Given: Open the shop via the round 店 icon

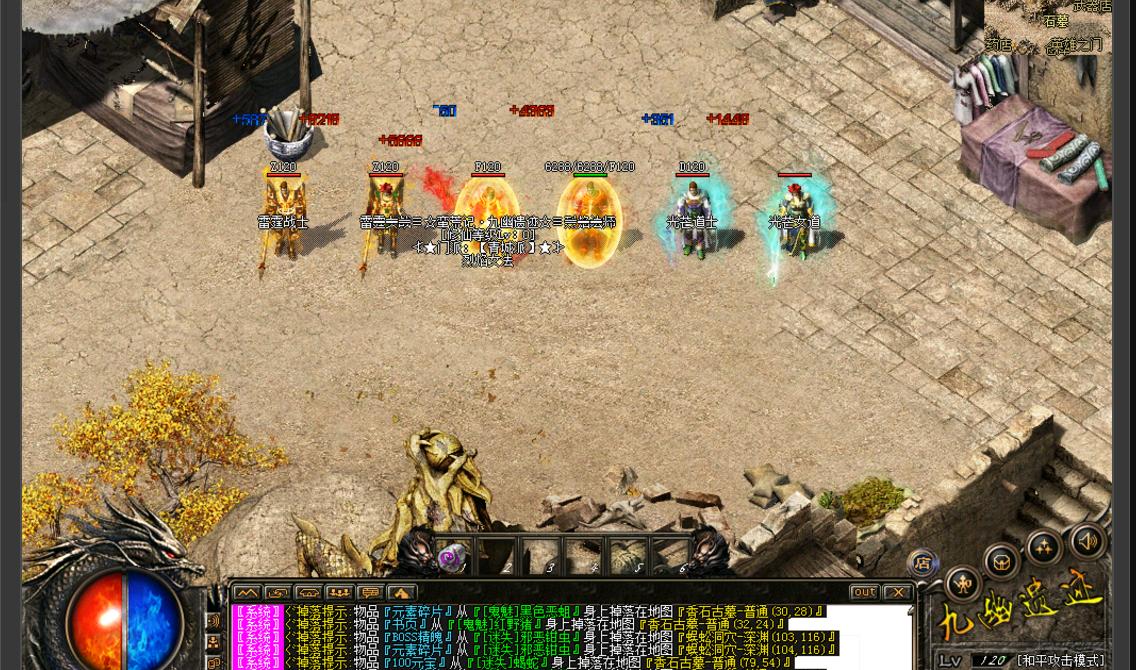Looking at the screenshot, I should click(x=922, y=564).
